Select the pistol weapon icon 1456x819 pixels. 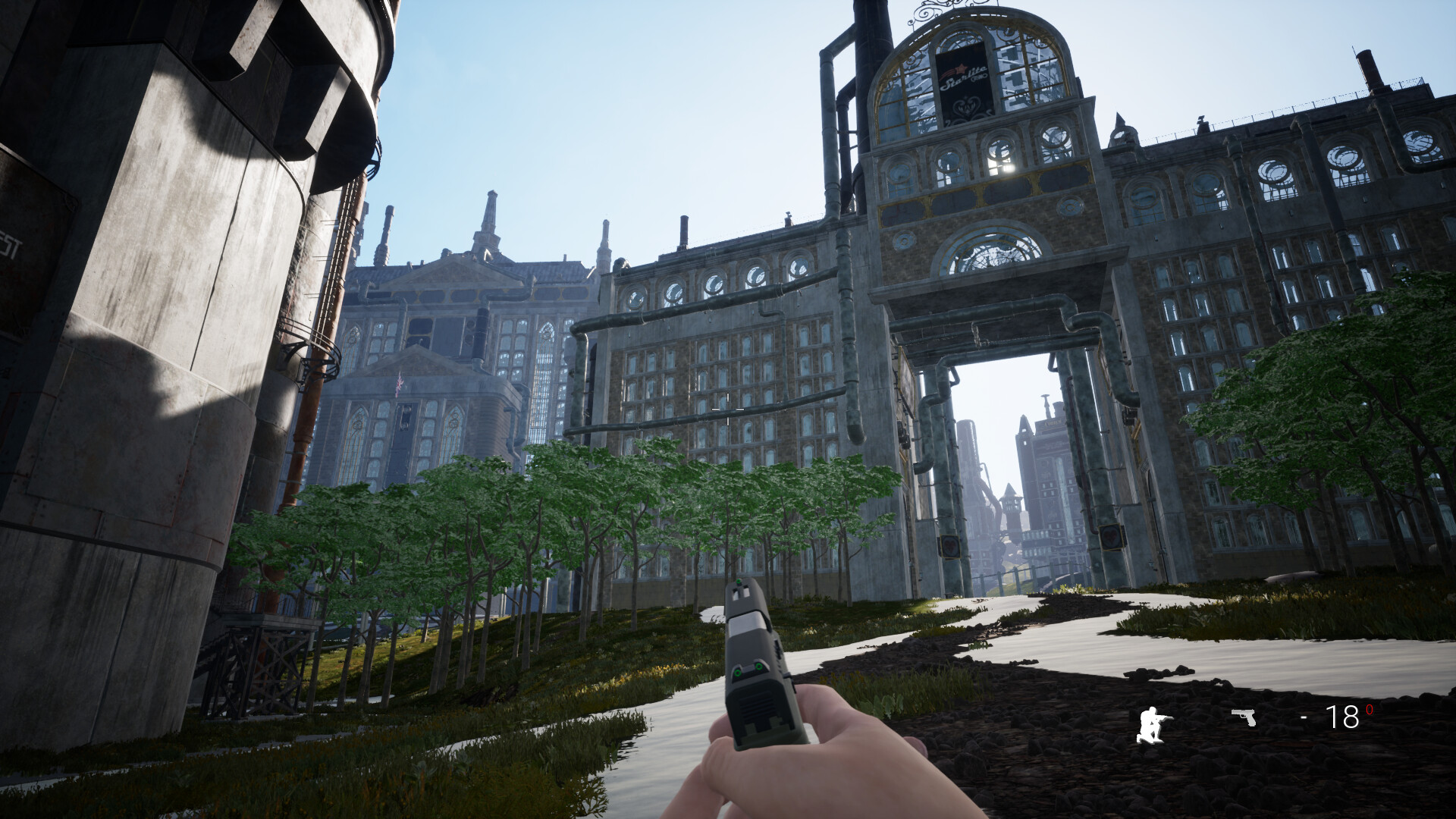1244,717
